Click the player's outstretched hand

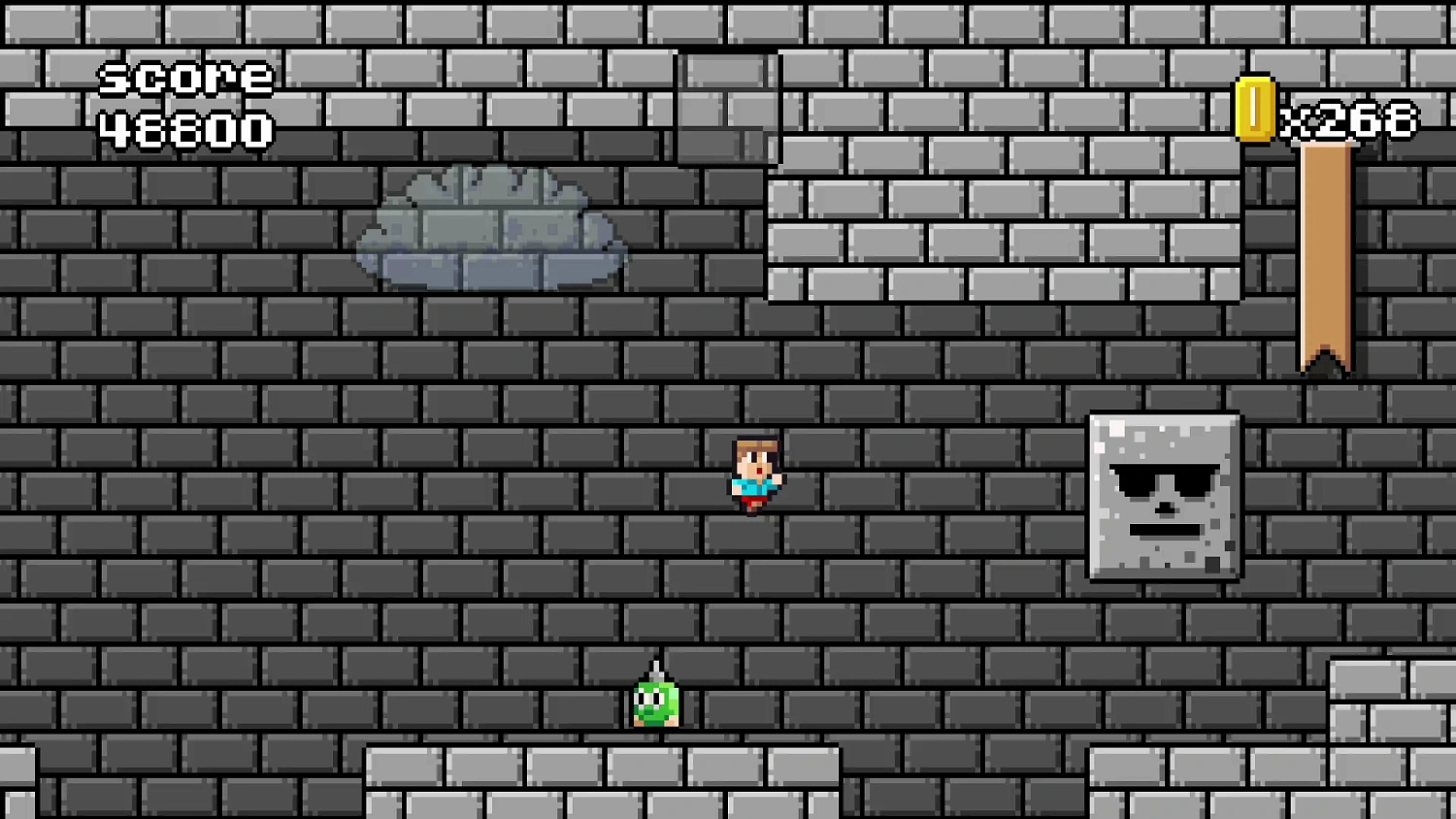tap(777, 477)
